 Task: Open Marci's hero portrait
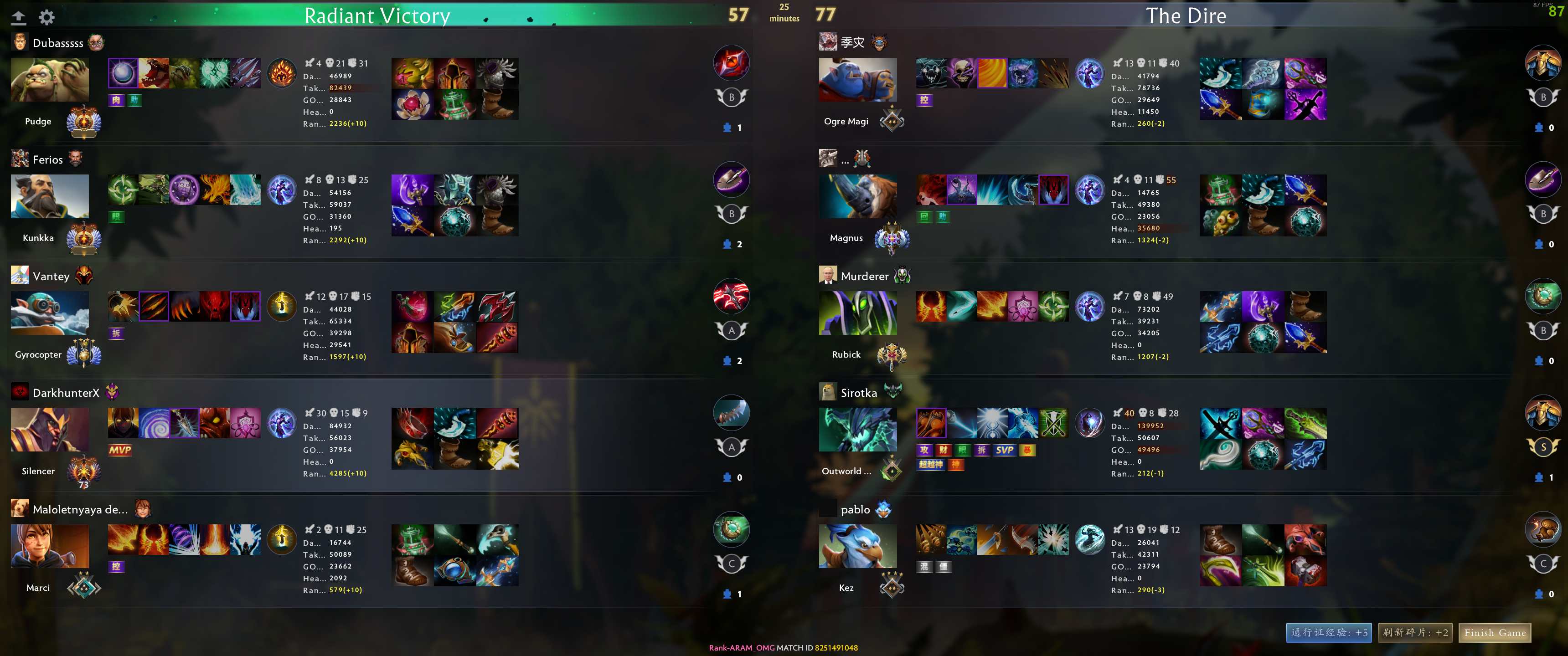50,547
